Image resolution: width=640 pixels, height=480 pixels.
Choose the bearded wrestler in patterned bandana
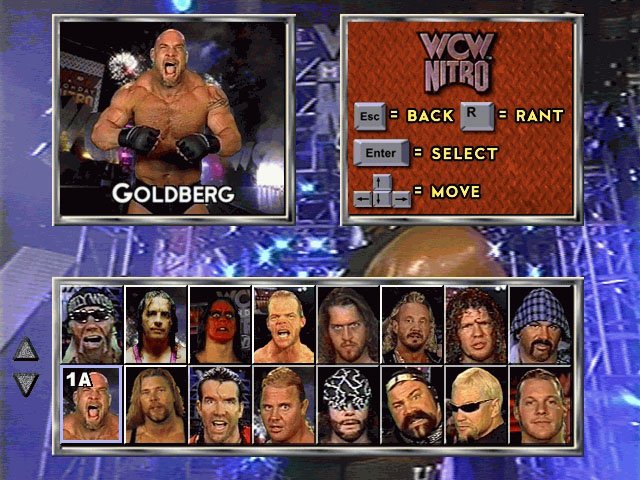(x=348, y=404)
